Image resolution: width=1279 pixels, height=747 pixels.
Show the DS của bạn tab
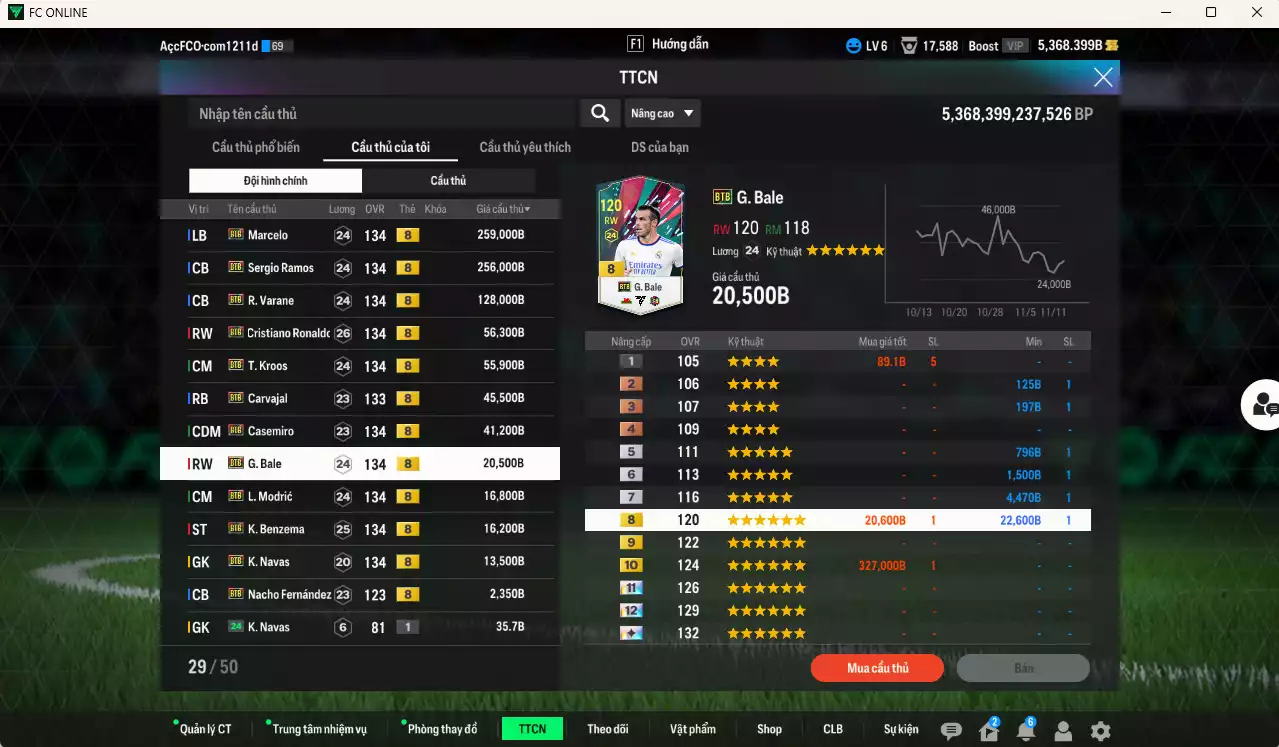(660, 147)
